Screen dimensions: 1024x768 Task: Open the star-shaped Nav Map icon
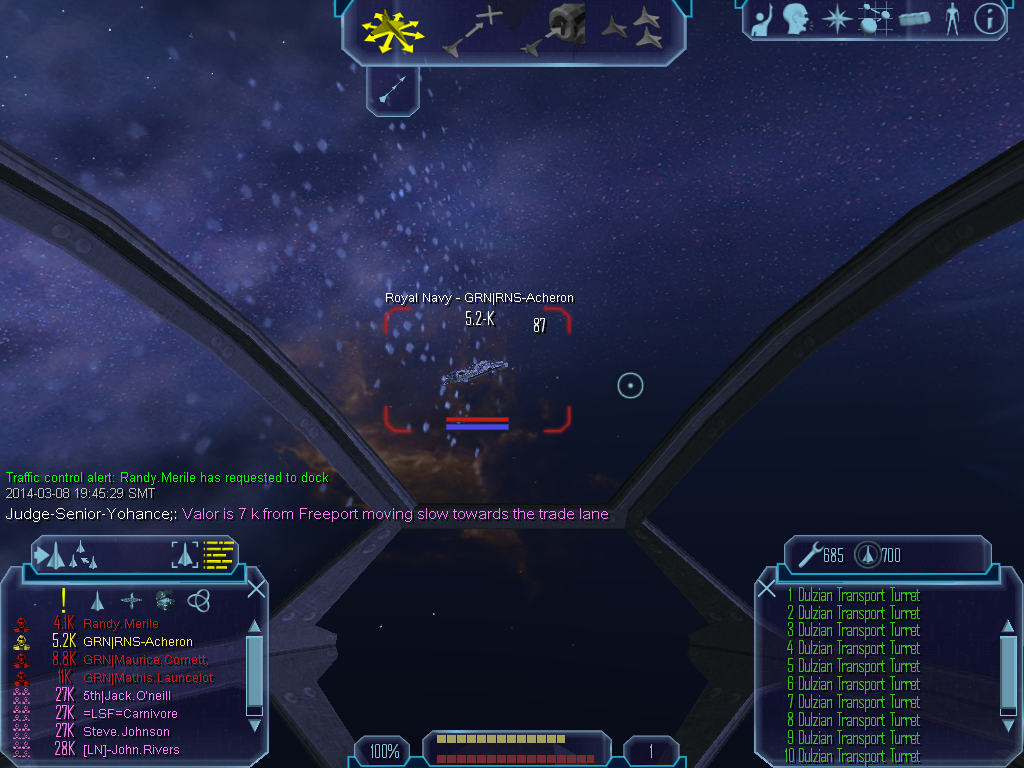pyautogui.click(x=835, y=18)
